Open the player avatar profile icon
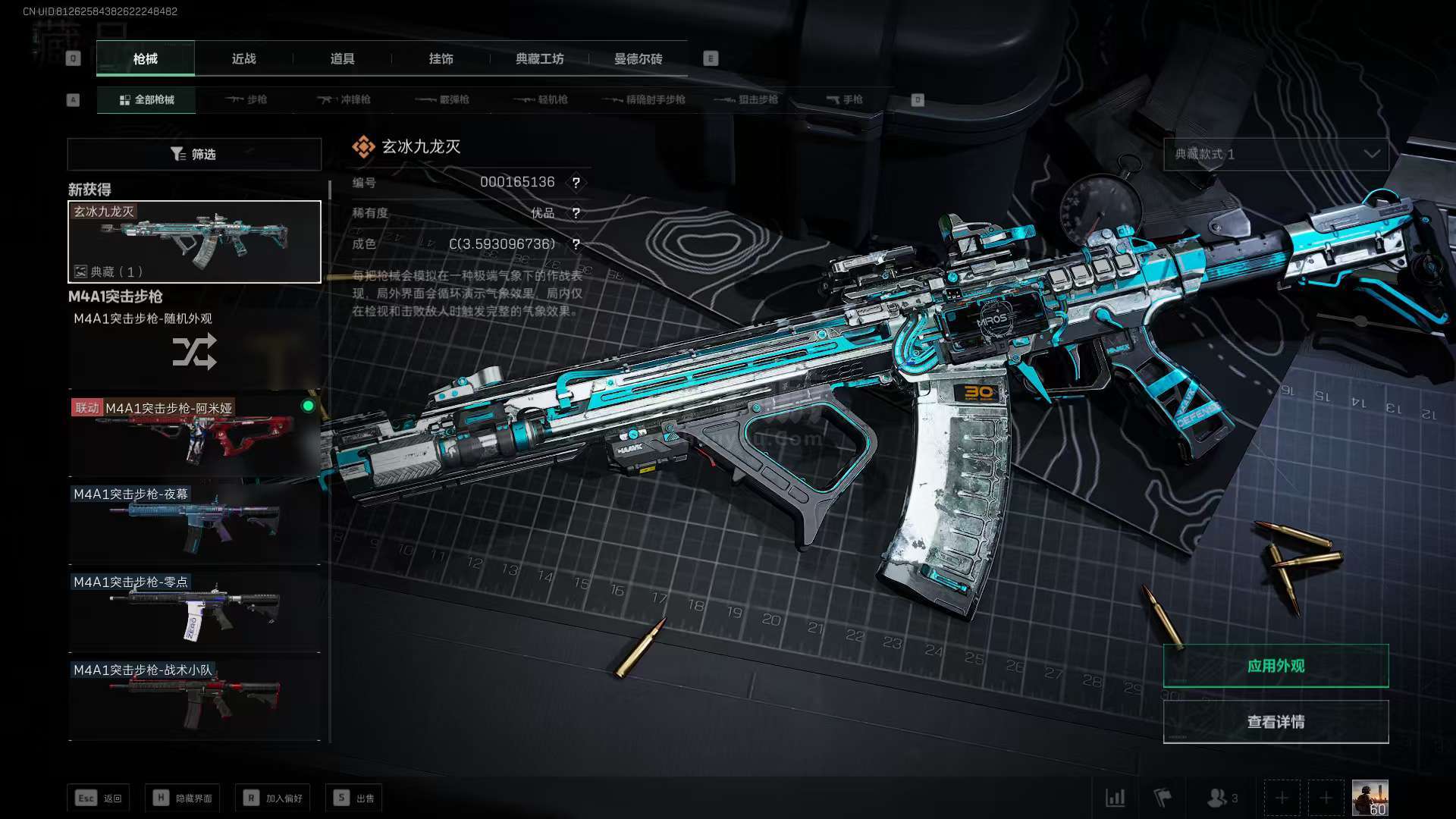 point(1370,798)
